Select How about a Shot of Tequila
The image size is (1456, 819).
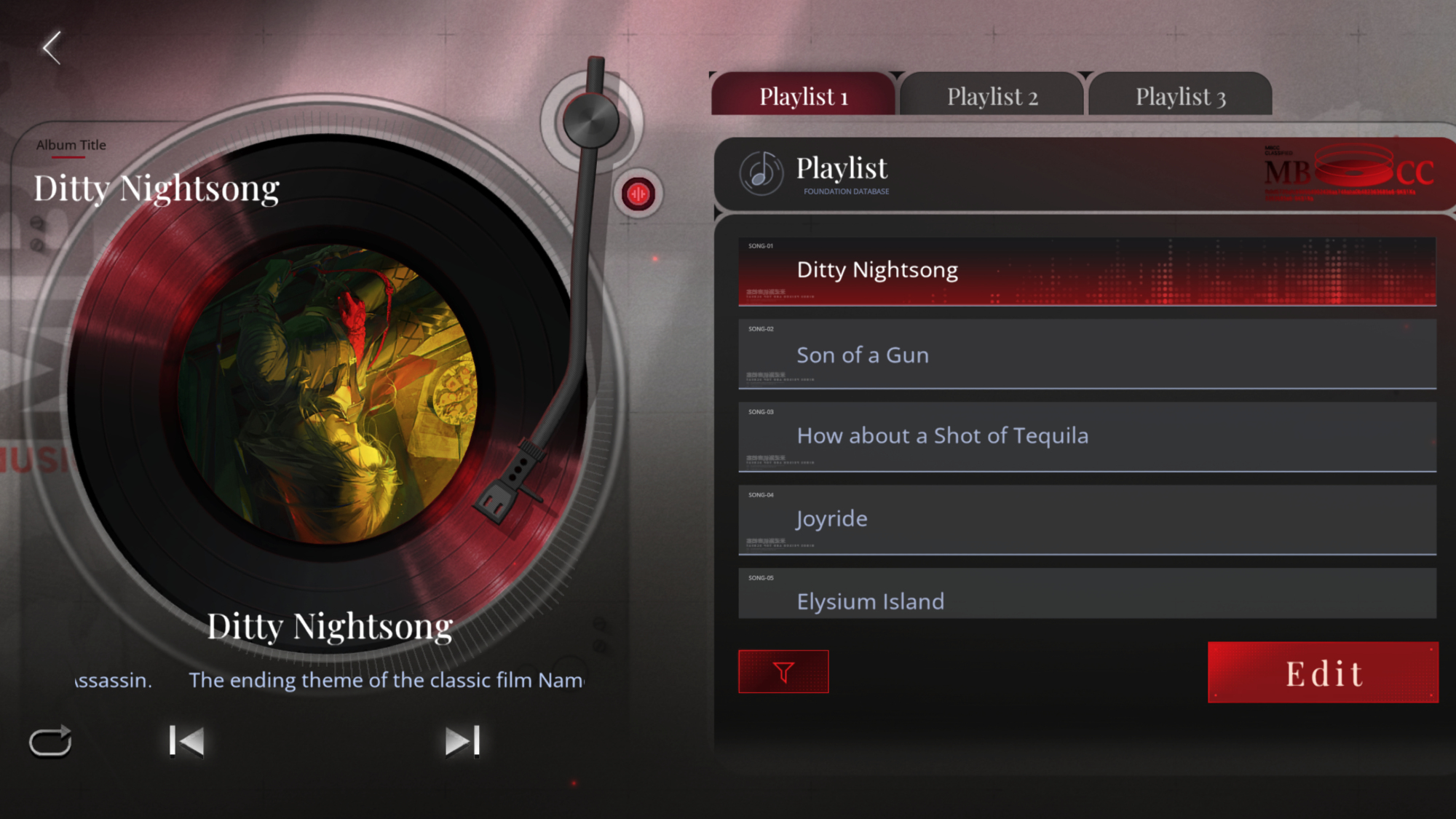coord(1086,437)
